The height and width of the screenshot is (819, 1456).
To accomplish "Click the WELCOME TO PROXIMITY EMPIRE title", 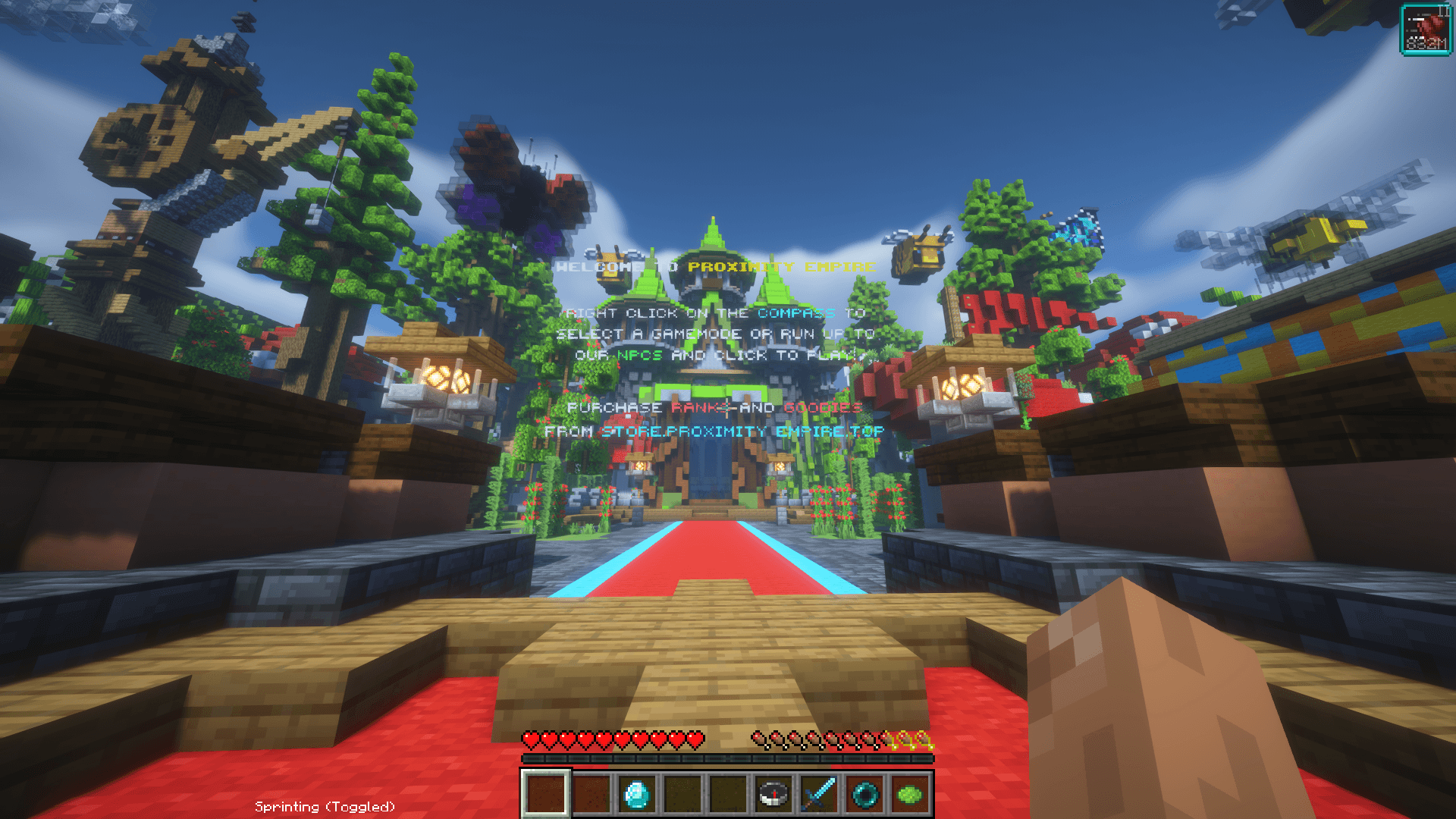I will coord(717,267).
